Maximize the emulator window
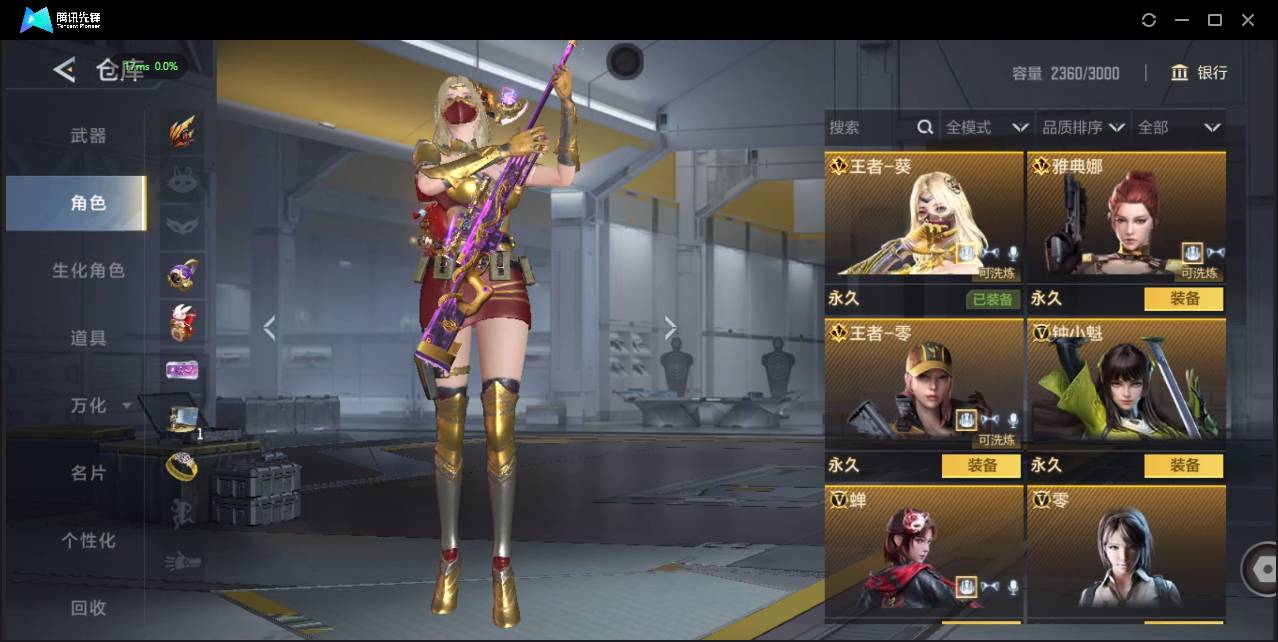This screenshot has height=642, width=1278. [1215, 20]
